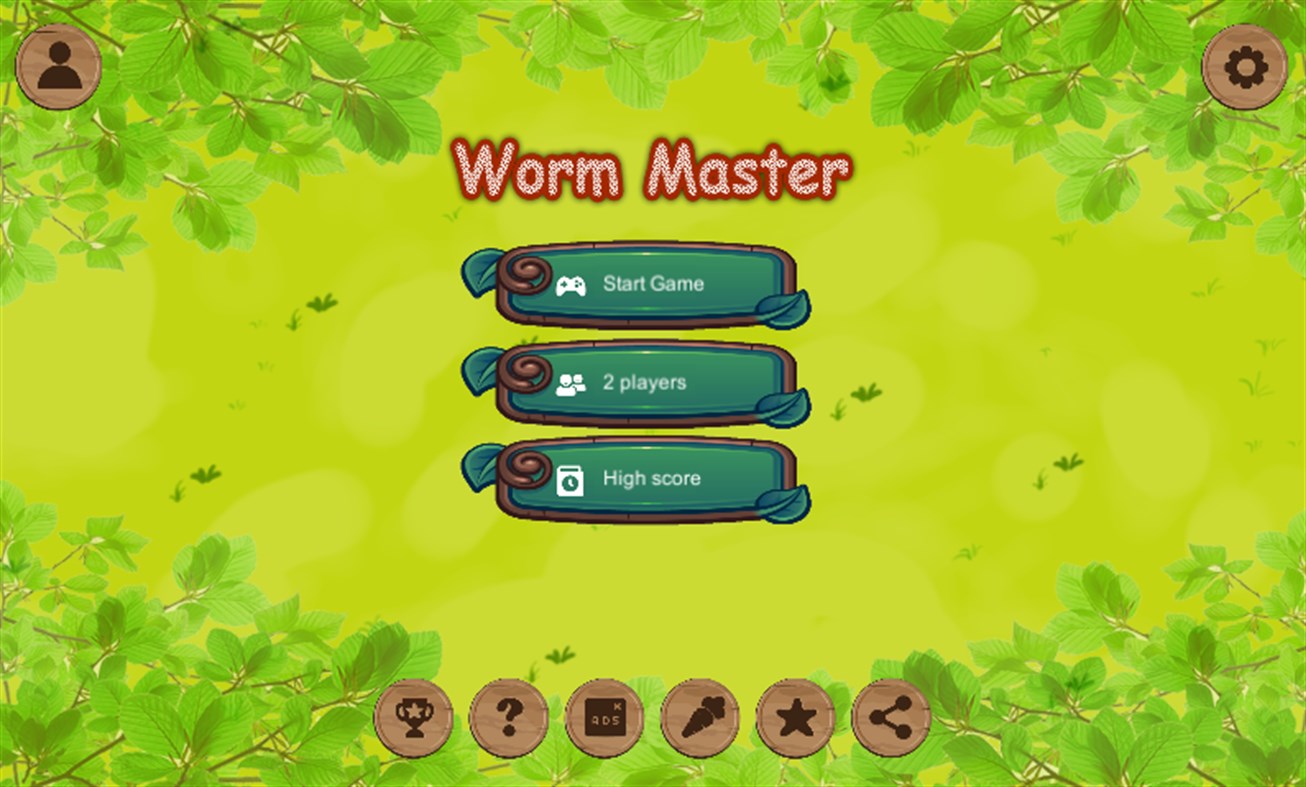Viewport: 1306px width, 787px height.
Task: Click the ADS icon to manage advertisements
Action: point(604,718)
